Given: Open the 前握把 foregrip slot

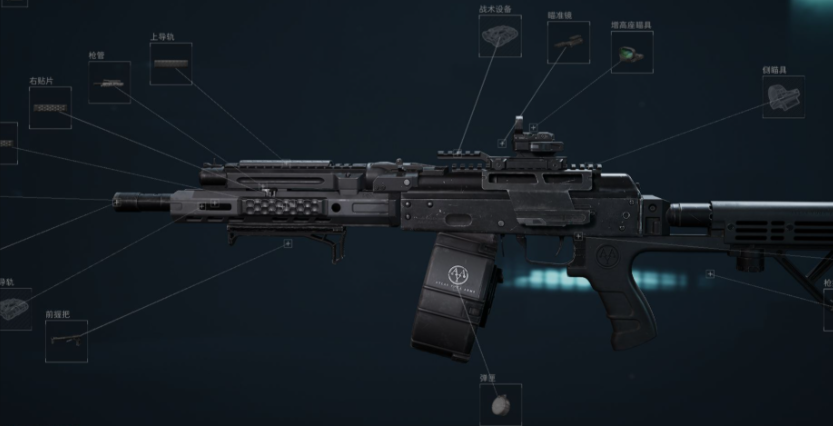Looking at the screenshot, I should [x=66, y=341].
